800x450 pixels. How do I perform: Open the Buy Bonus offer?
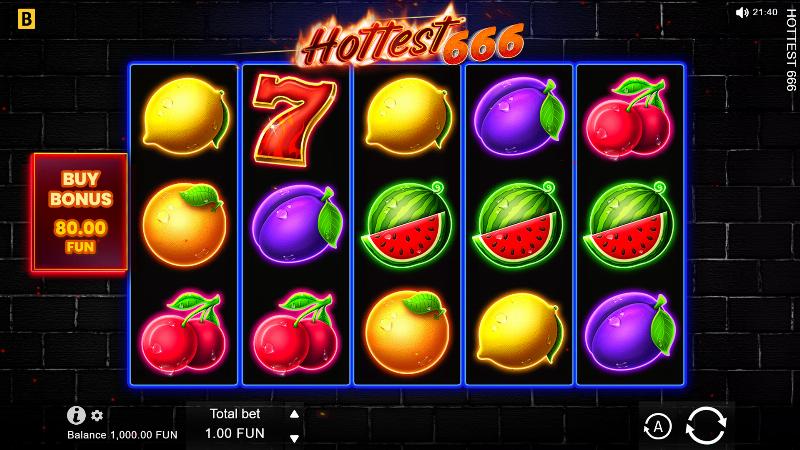tap(80, 212)
